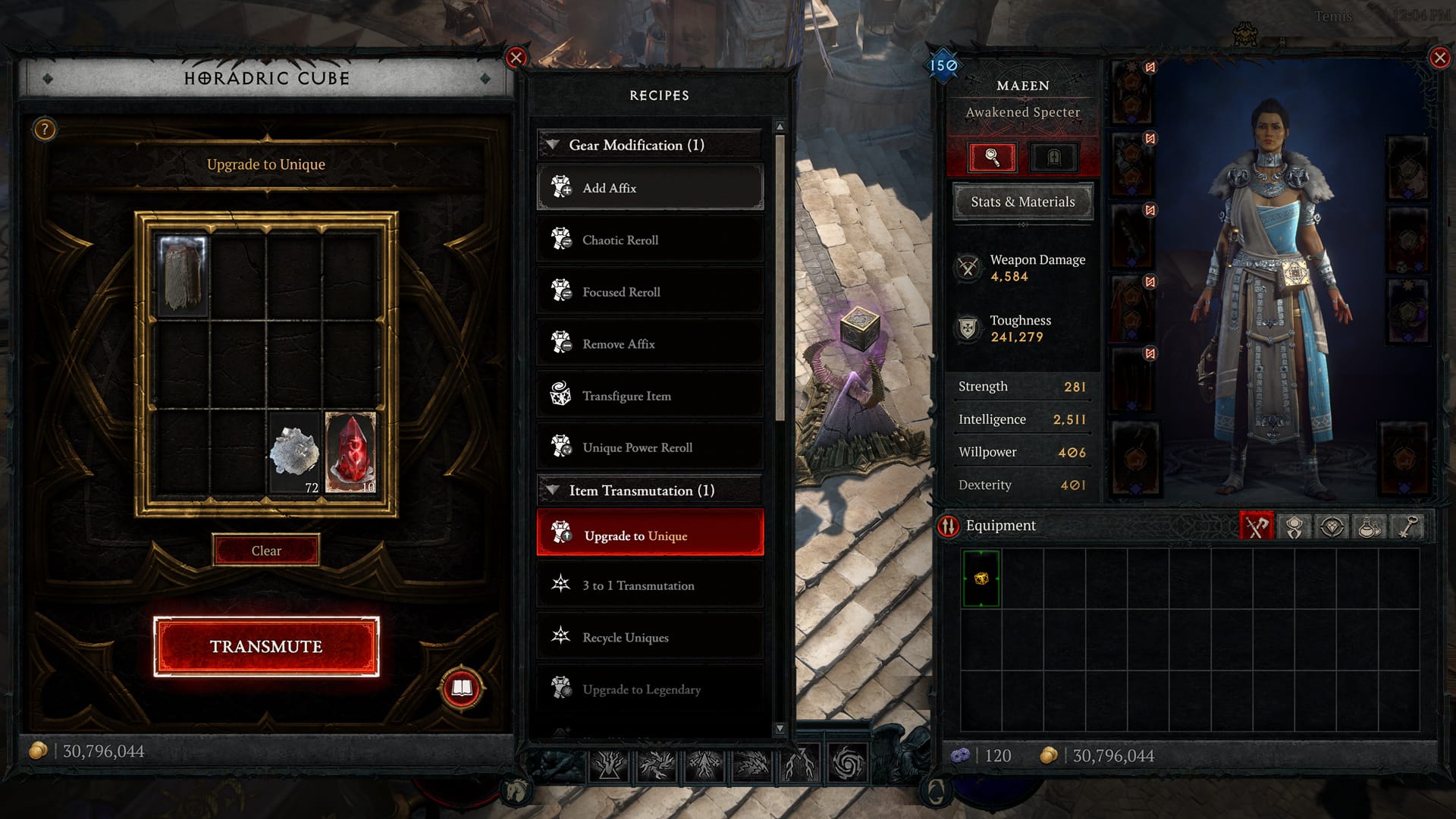Select Unique Power Reroll recipe

click(x=650, y=448)
